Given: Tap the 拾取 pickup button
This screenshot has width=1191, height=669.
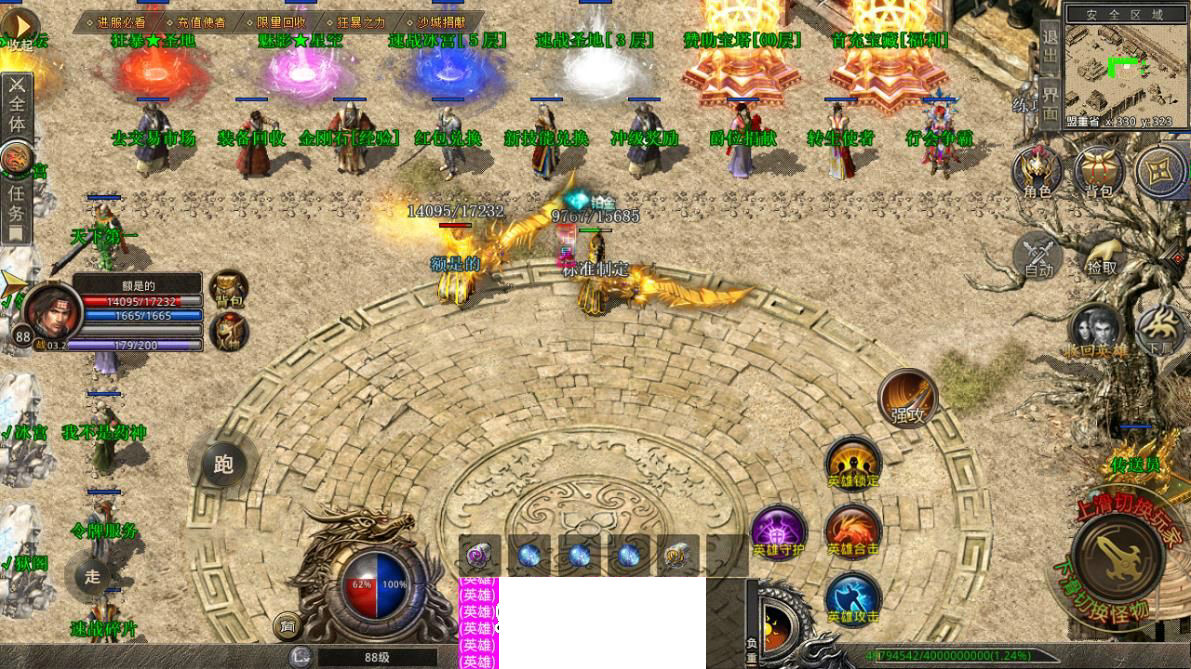Looking at the screenshot, I should pyautogui.click(x=1101, y=256).
